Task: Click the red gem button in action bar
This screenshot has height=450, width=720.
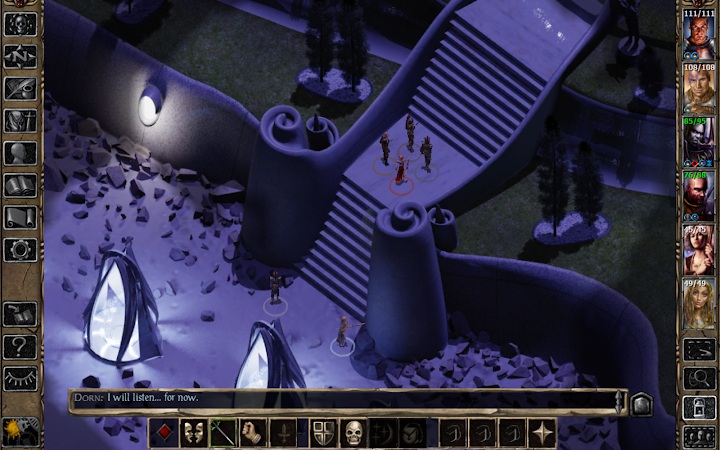Action: tap(164, 433)
